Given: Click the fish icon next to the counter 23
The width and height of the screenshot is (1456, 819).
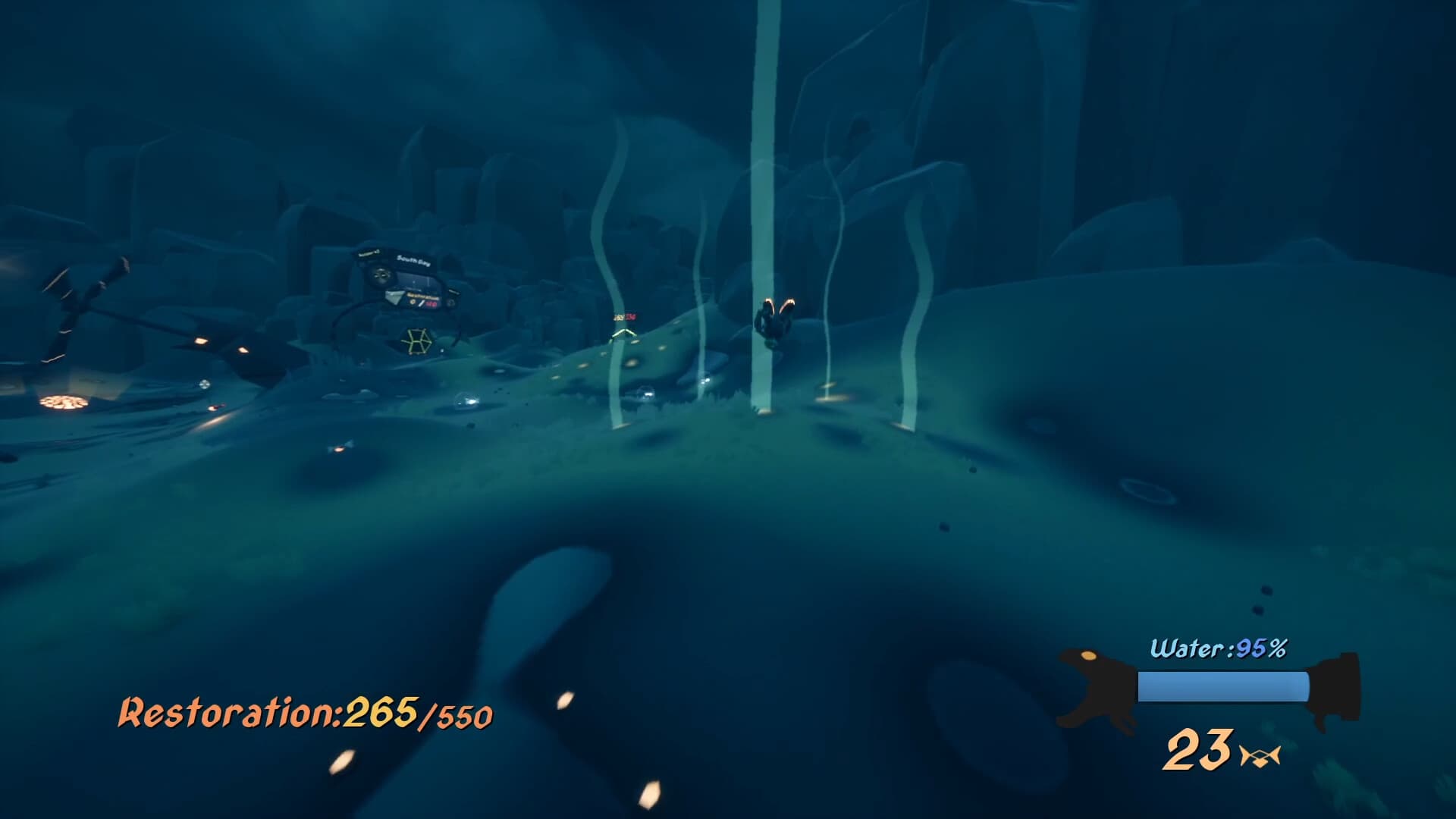Looking at the screenshot, I should tap(1261, 755).
